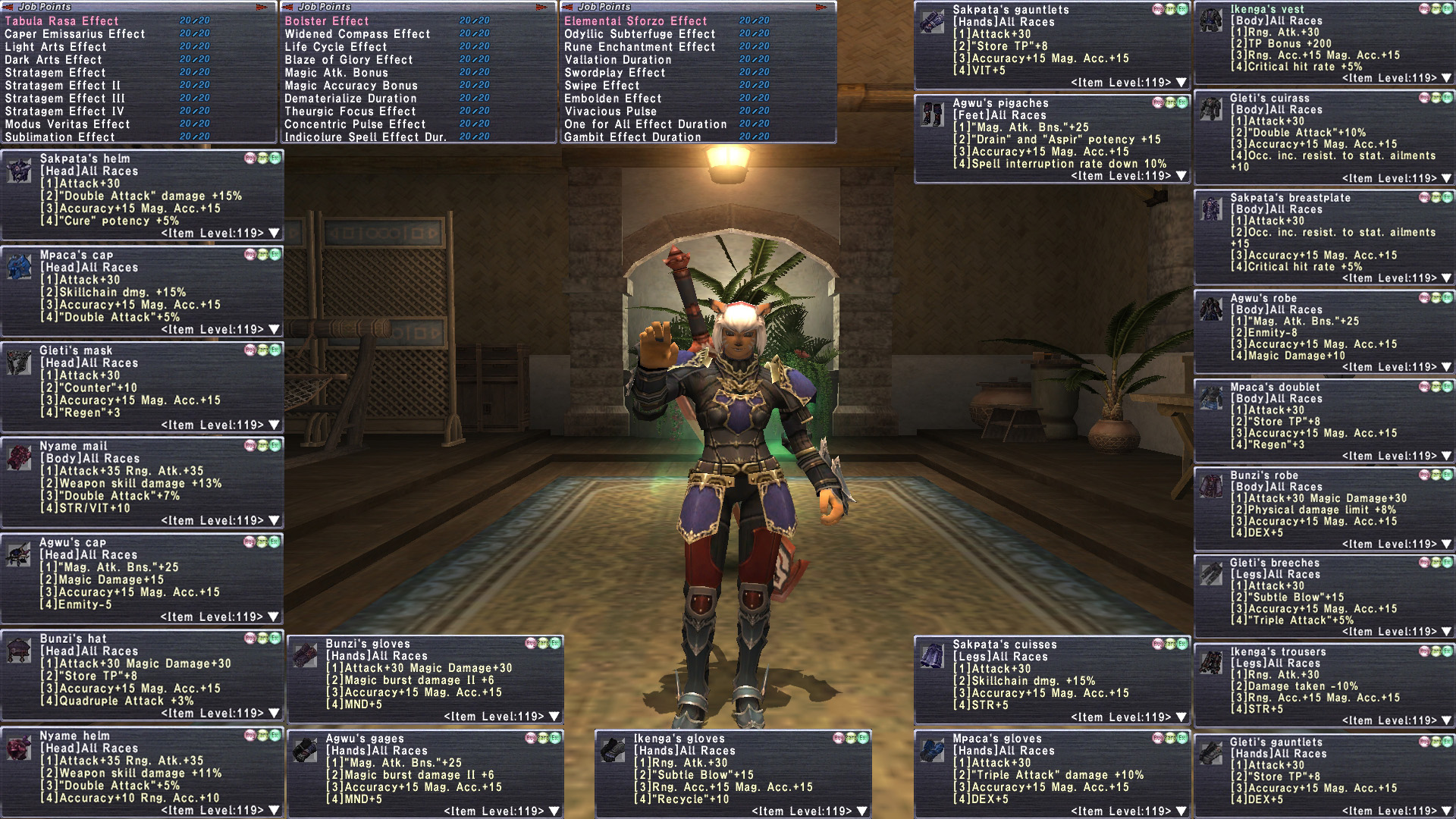Click the Sakpata's helm item icon
Screen dimensions: 1456x819
coord(19,170)
